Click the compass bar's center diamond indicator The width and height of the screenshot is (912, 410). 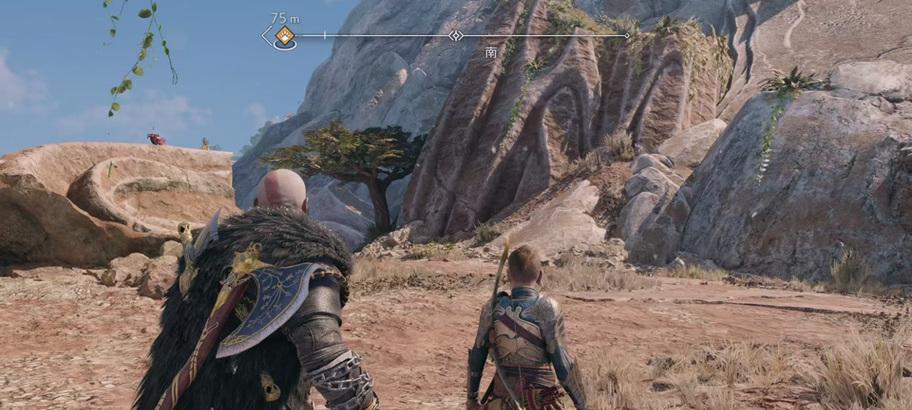[456, 35]
